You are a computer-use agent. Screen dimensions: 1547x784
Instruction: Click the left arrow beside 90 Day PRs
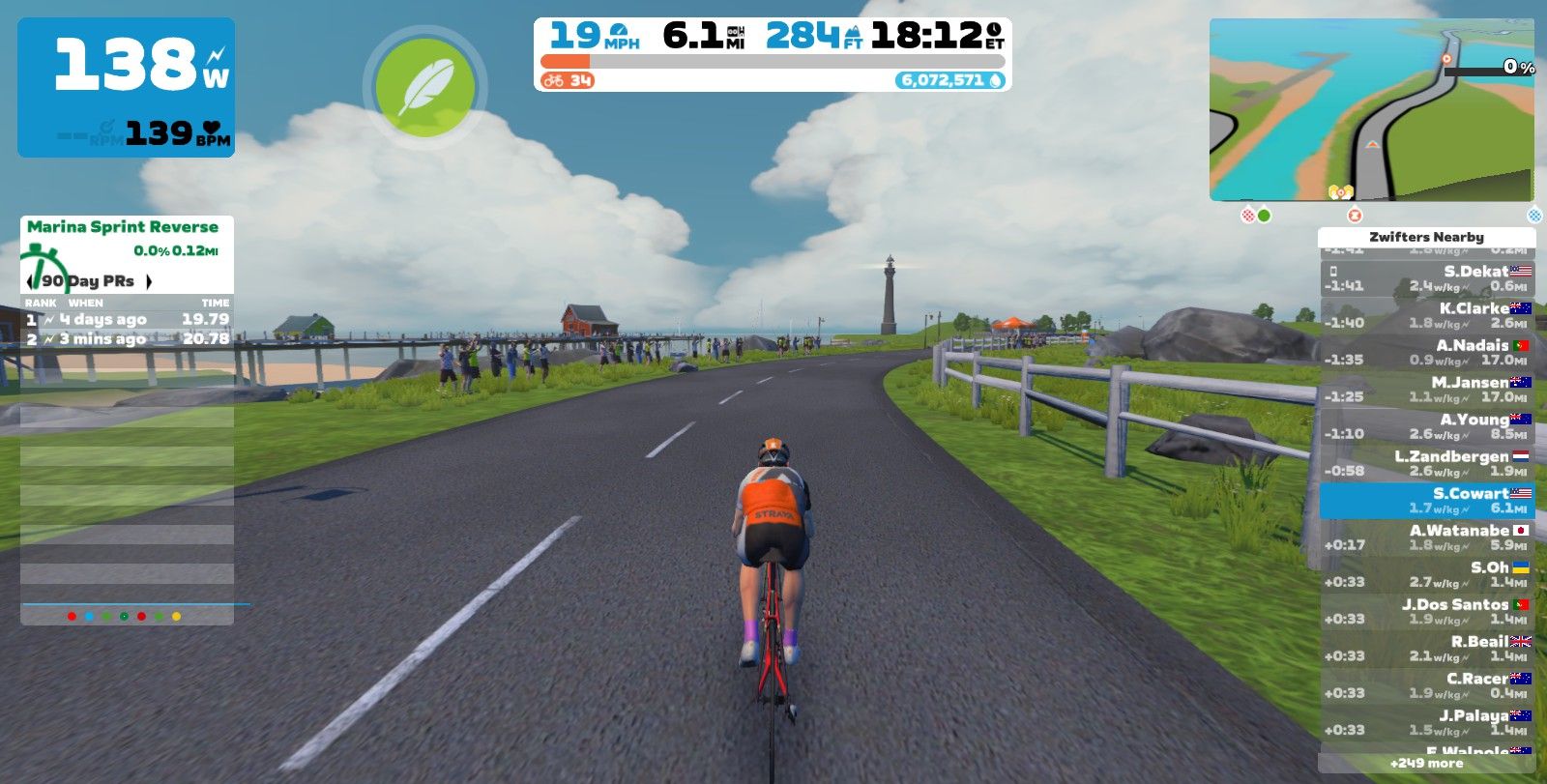pos(31,280)
